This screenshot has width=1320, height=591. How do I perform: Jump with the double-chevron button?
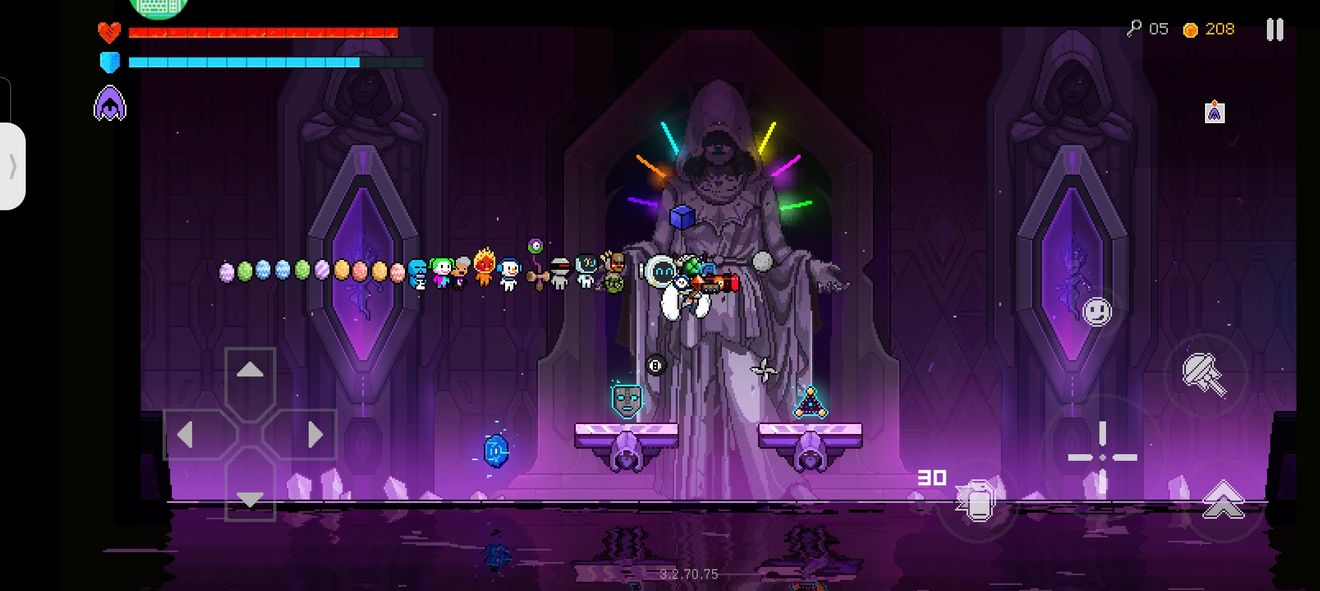click(1222, 501)
